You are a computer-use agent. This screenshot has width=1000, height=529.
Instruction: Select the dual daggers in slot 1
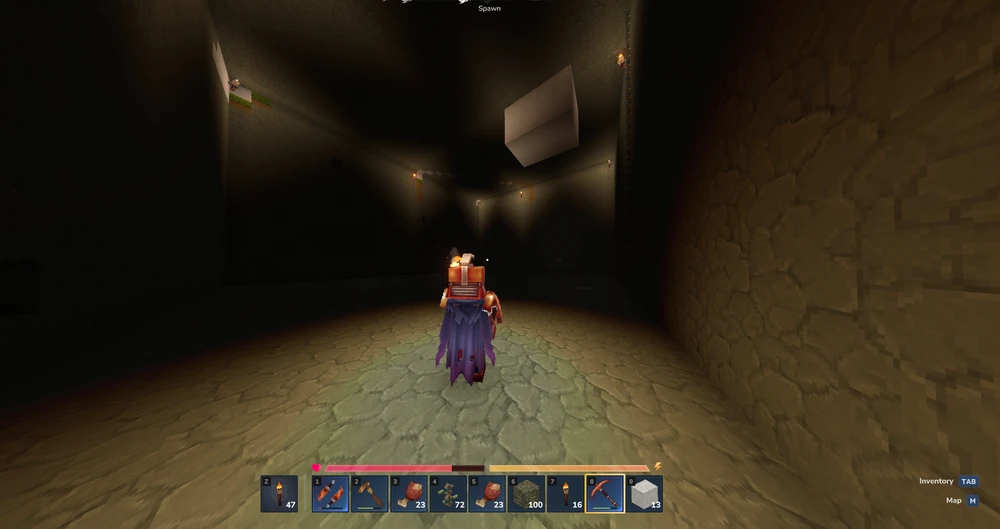(x=330, y=493)
